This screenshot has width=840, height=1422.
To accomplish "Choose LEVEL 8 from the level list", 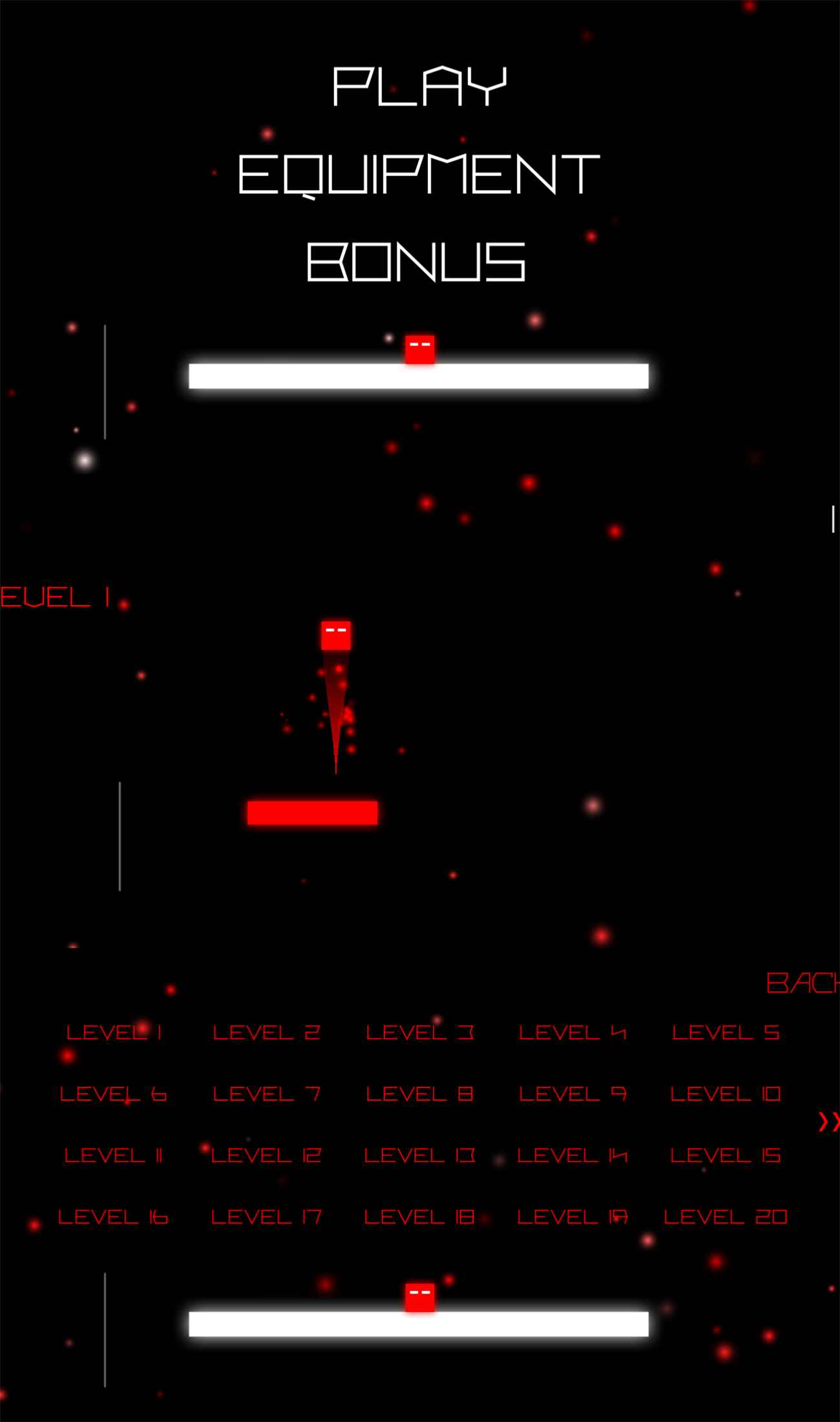I will (x=420, y=1094).
